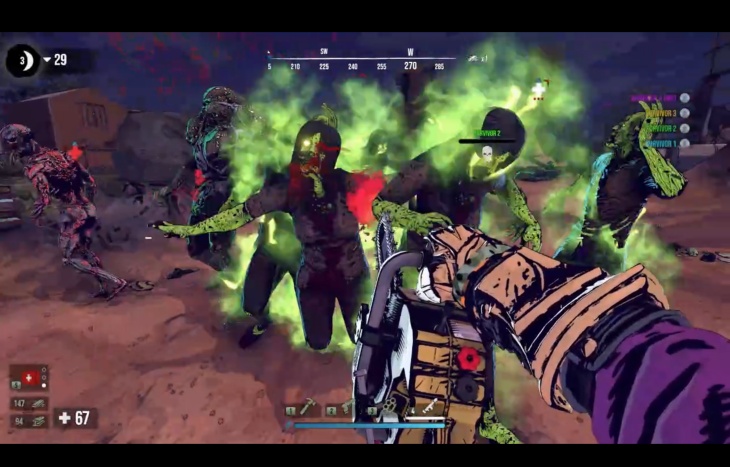Select the green Survivor 2 list entry

pyautogui.click(x=661, y=129)
